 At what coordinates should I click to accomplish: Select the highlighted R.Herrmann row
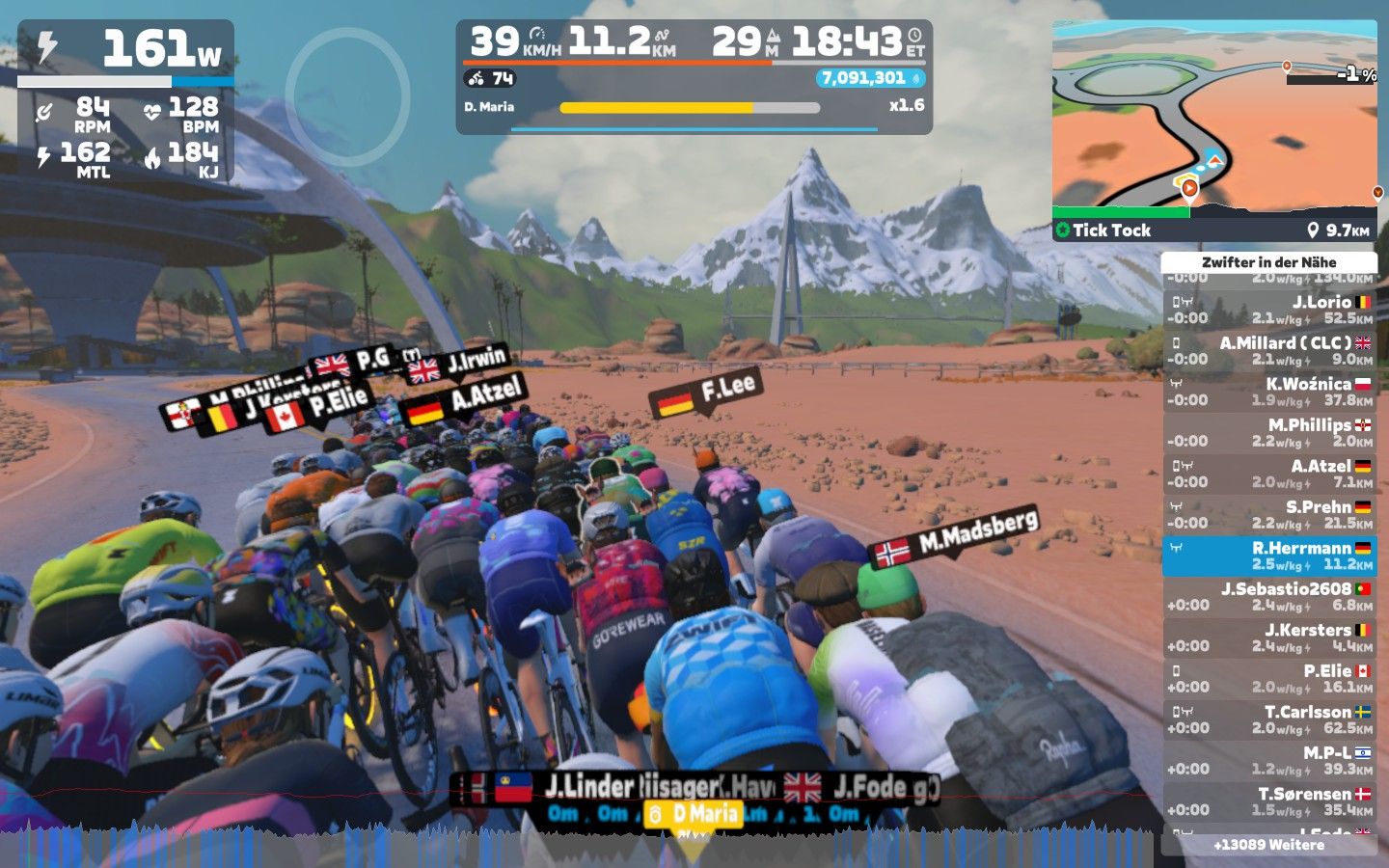coord(1269,556)
